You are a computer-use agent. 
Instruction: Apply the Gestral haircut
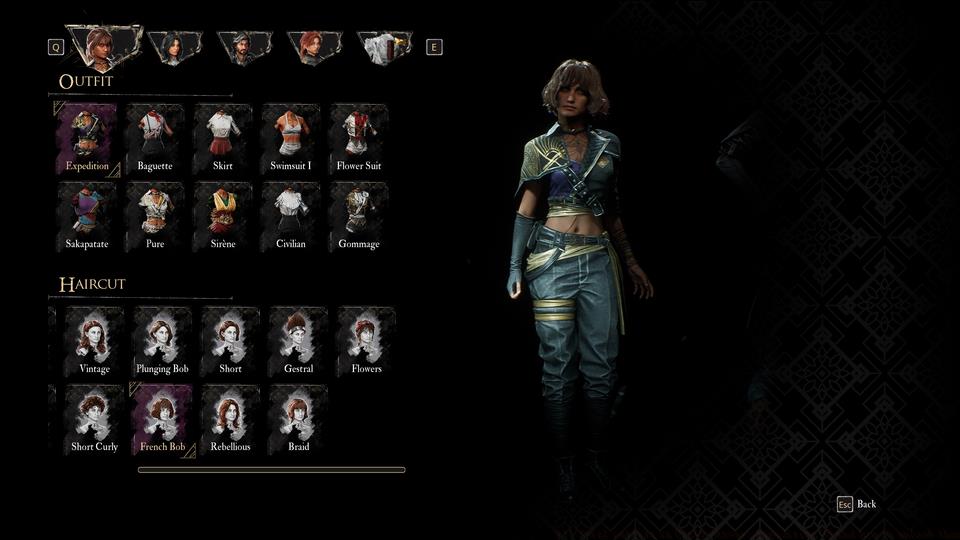tap(299, 342)
